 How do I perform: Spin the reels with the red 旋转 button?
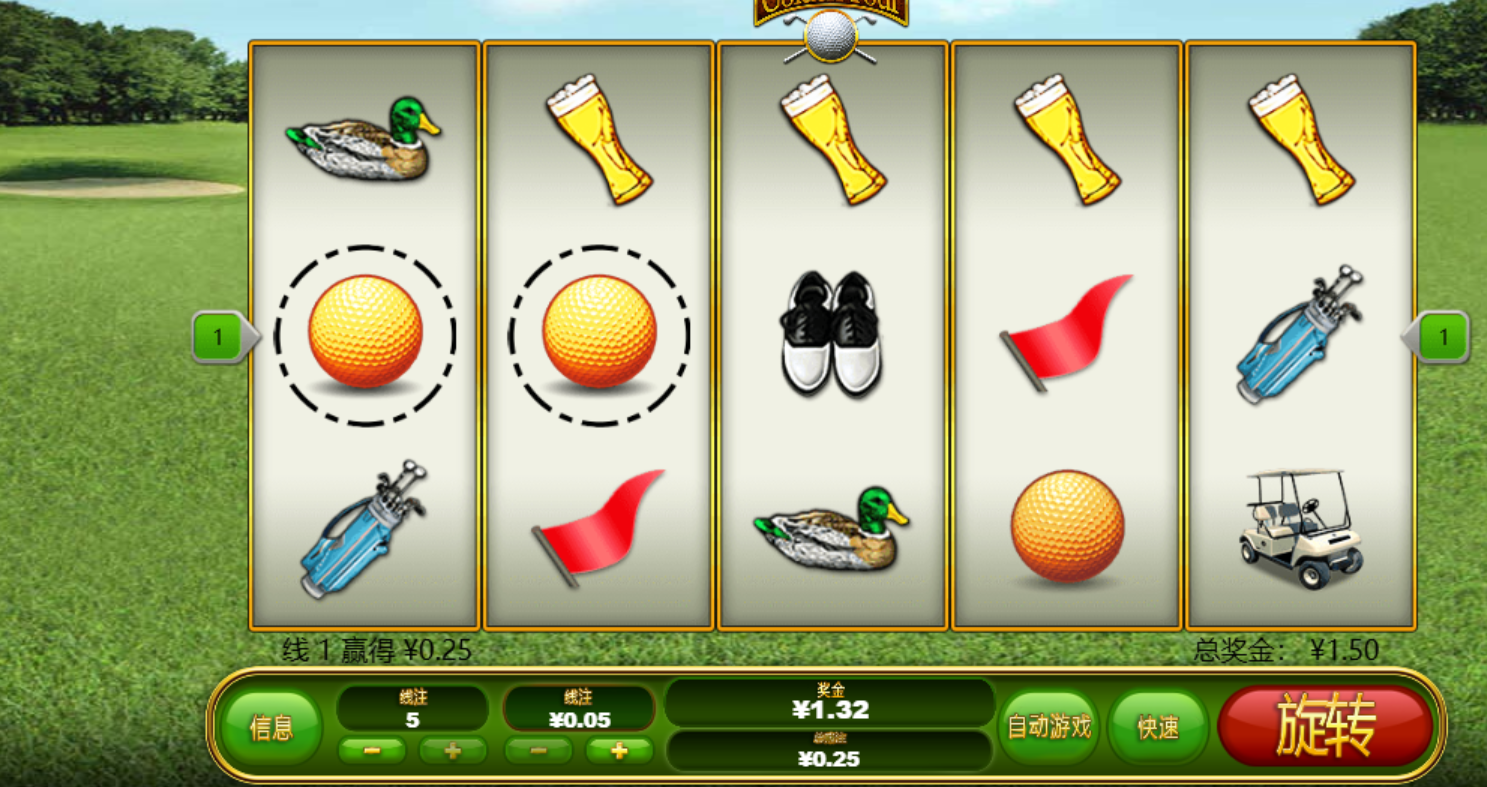(1325, 726)
